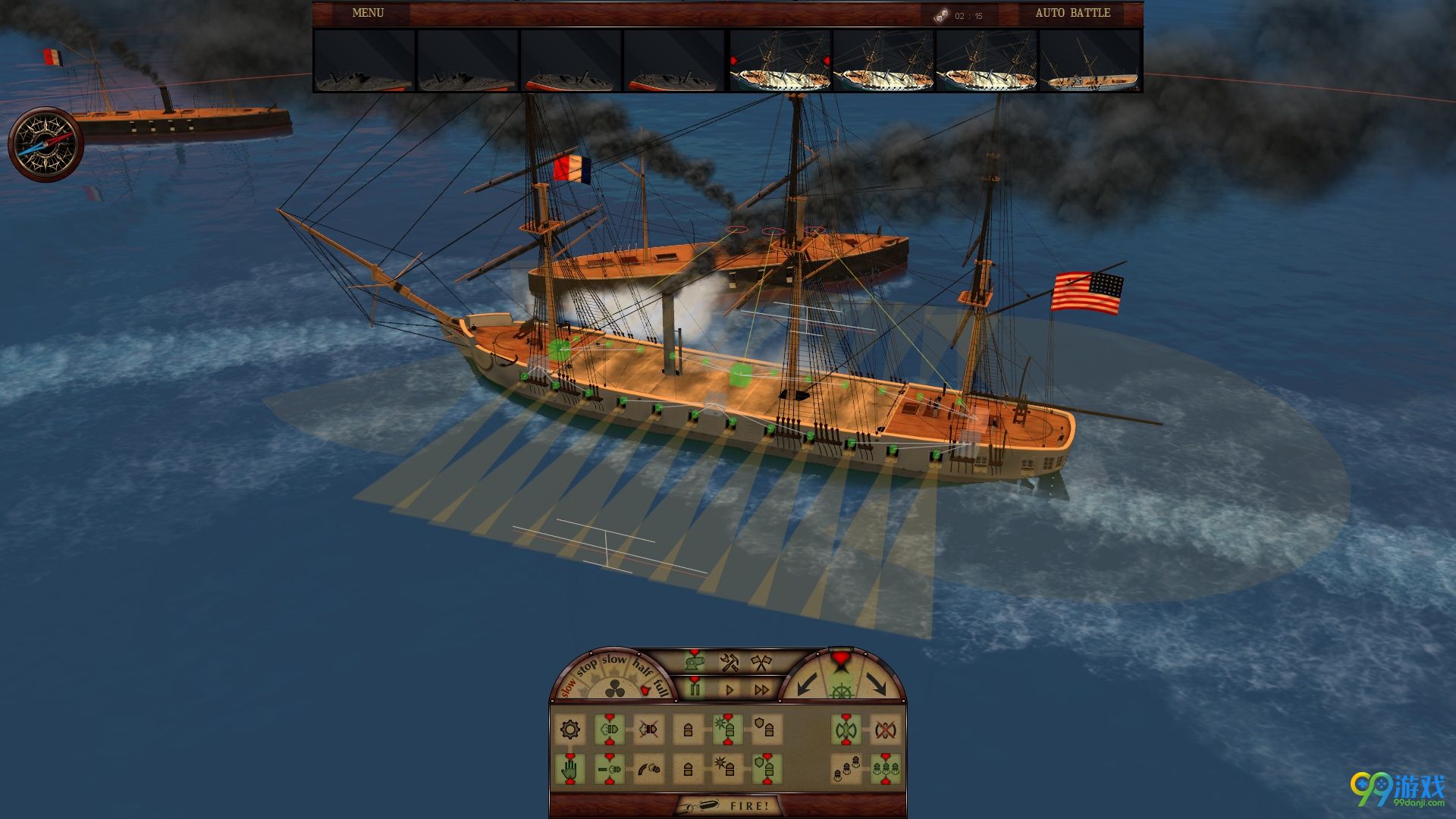Choose the three-shells salvo fire mode
This screenshot has height=819, width=1456.
point(885,770)
